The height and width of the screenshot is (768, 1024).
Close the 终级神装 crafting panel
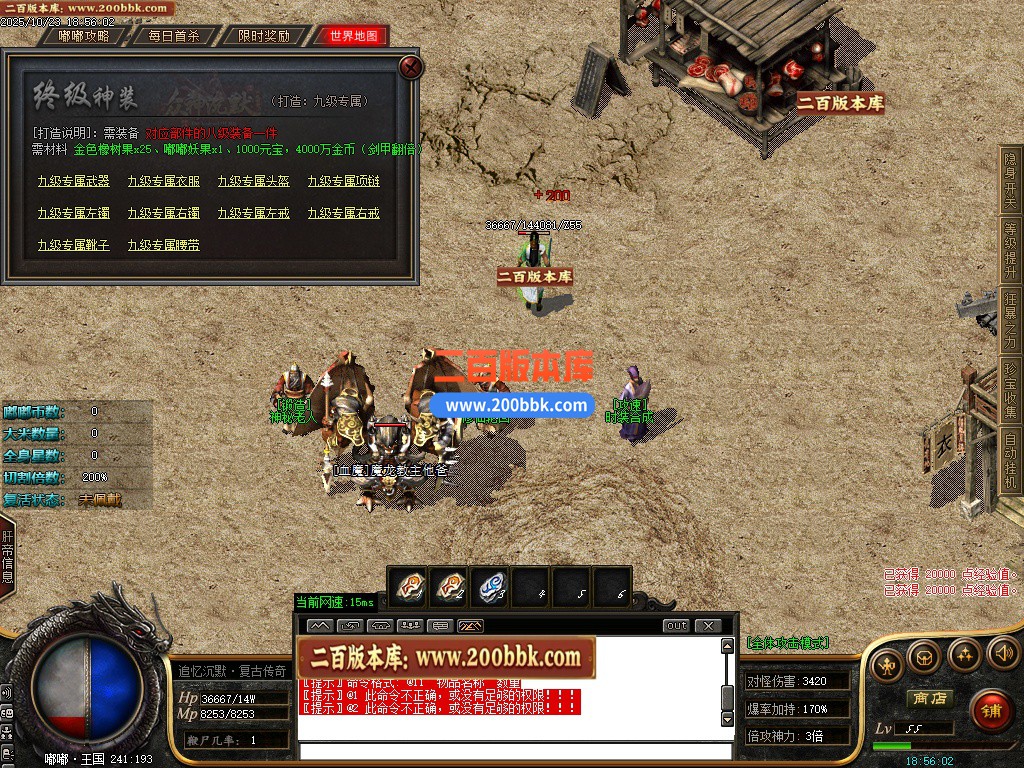tap(410, 67)
